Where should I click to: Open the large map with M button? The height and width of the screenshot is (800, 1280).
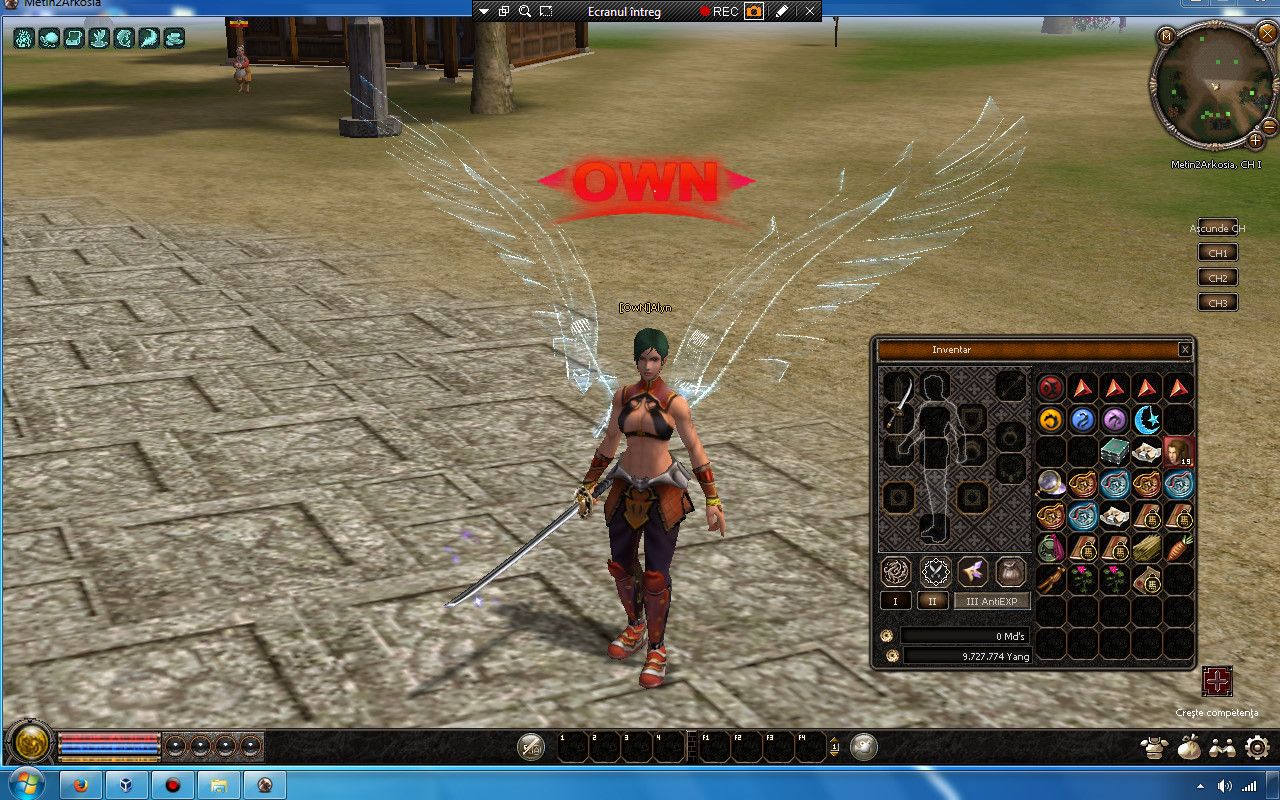pyautogui.click(x=1166, y=36)
